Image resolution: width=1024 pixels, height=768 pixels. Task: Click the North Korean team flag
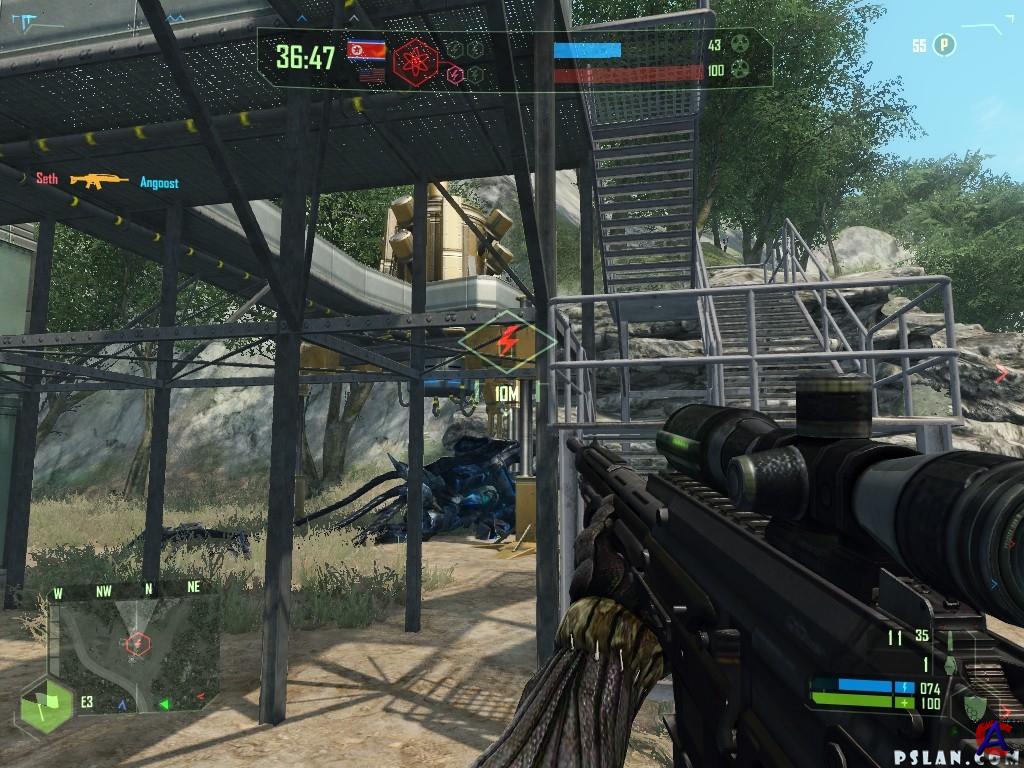point(366,49)
